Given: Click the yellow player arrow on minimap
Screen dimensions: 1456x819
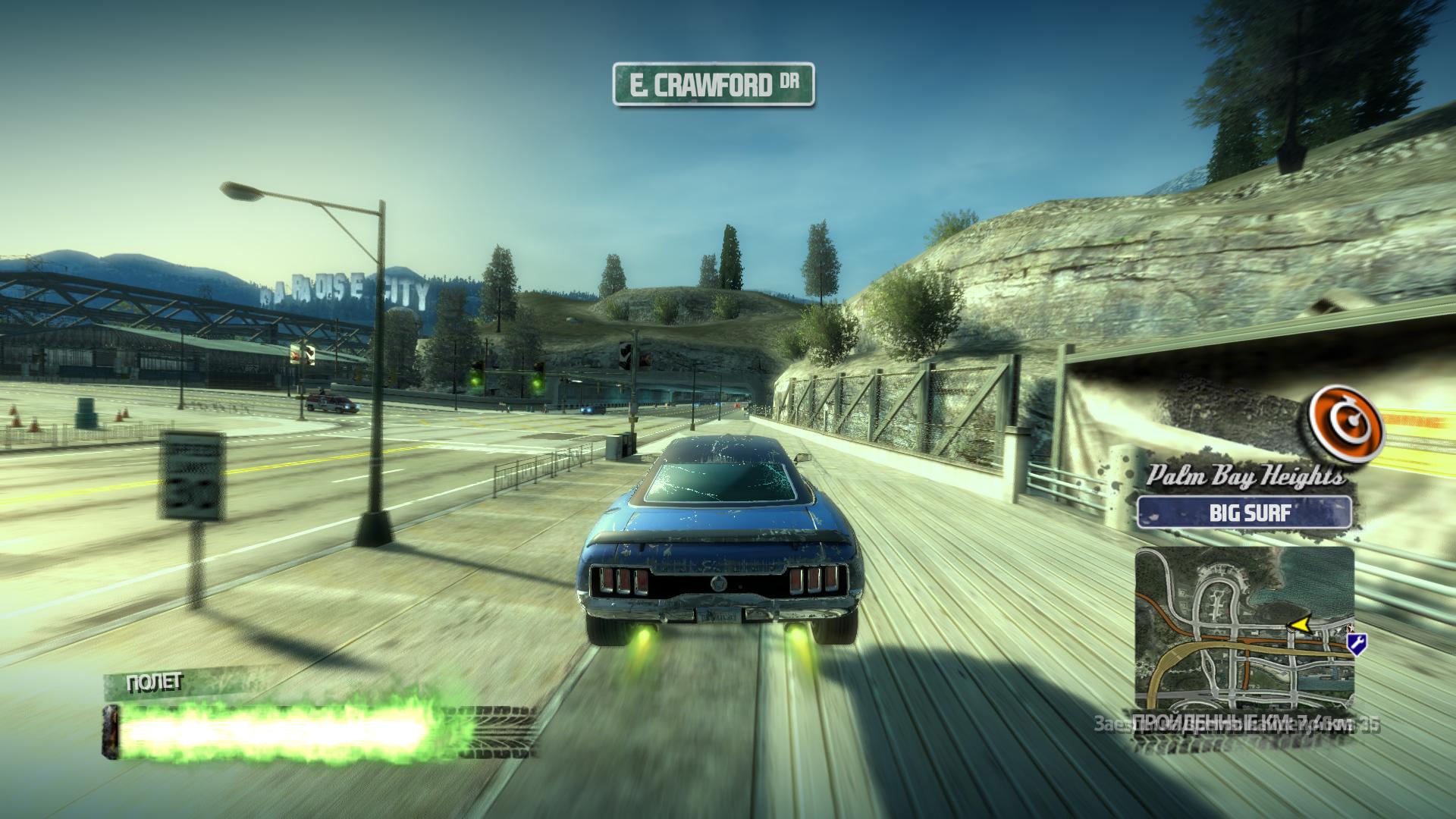Looking at the screenshot, I should click(x=1299, y=623).
